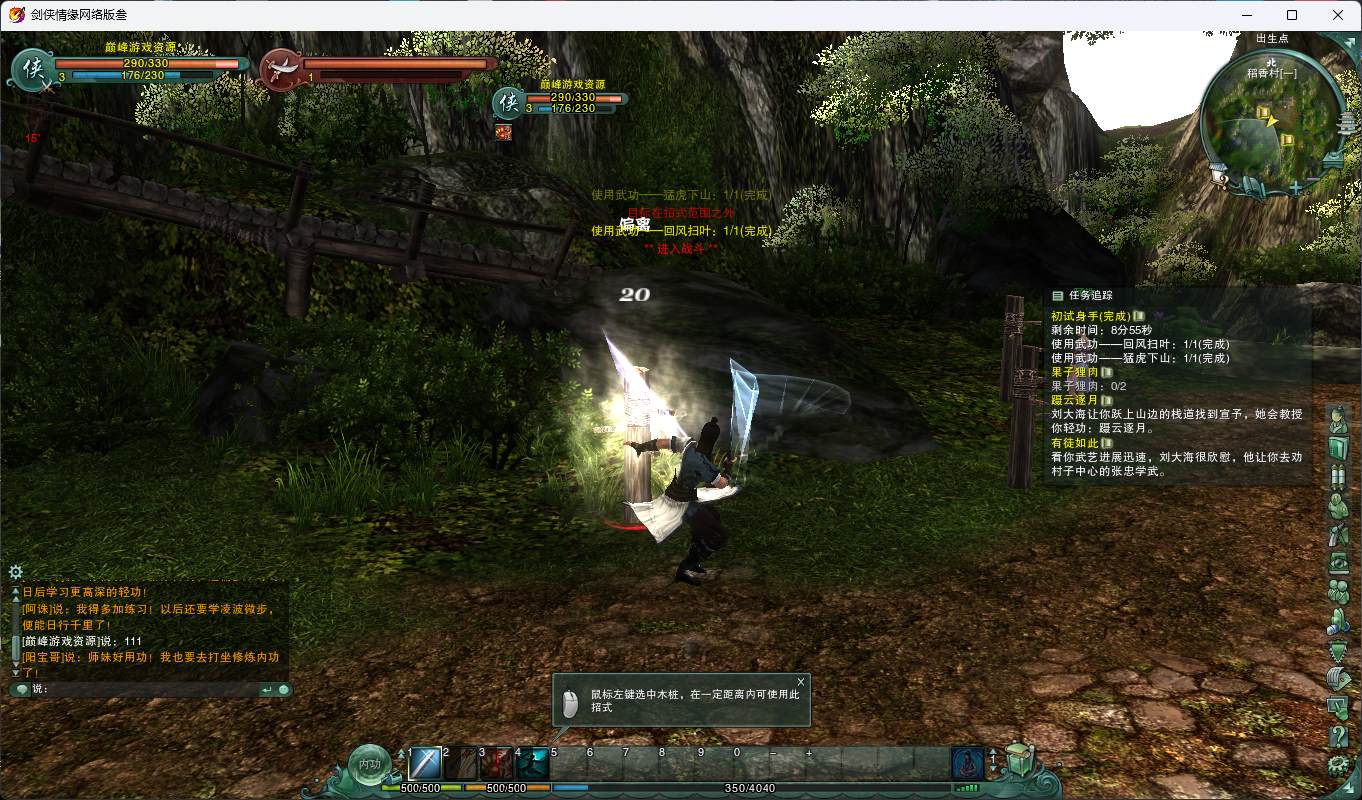Open the green bag with scroll icon

1018,762
